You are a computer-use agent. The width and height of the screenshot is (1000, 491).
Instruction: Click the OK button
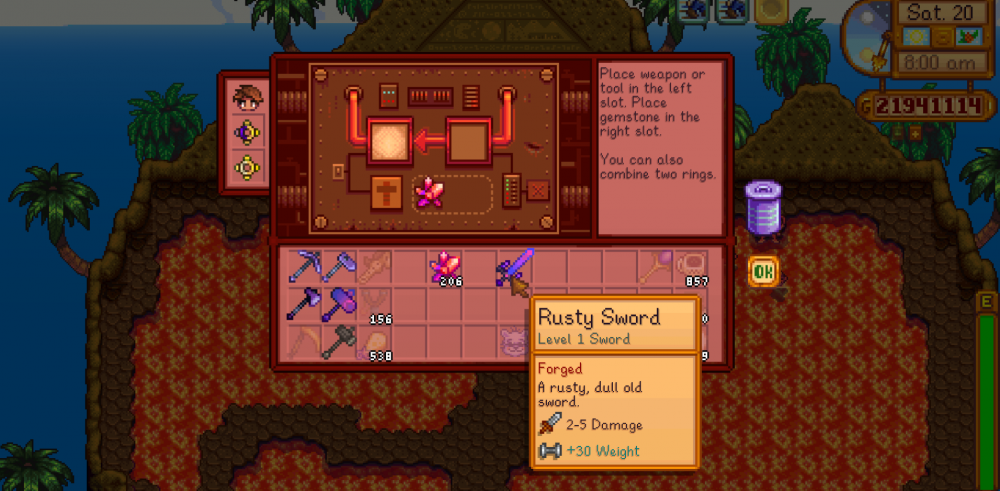pos(763,272)
